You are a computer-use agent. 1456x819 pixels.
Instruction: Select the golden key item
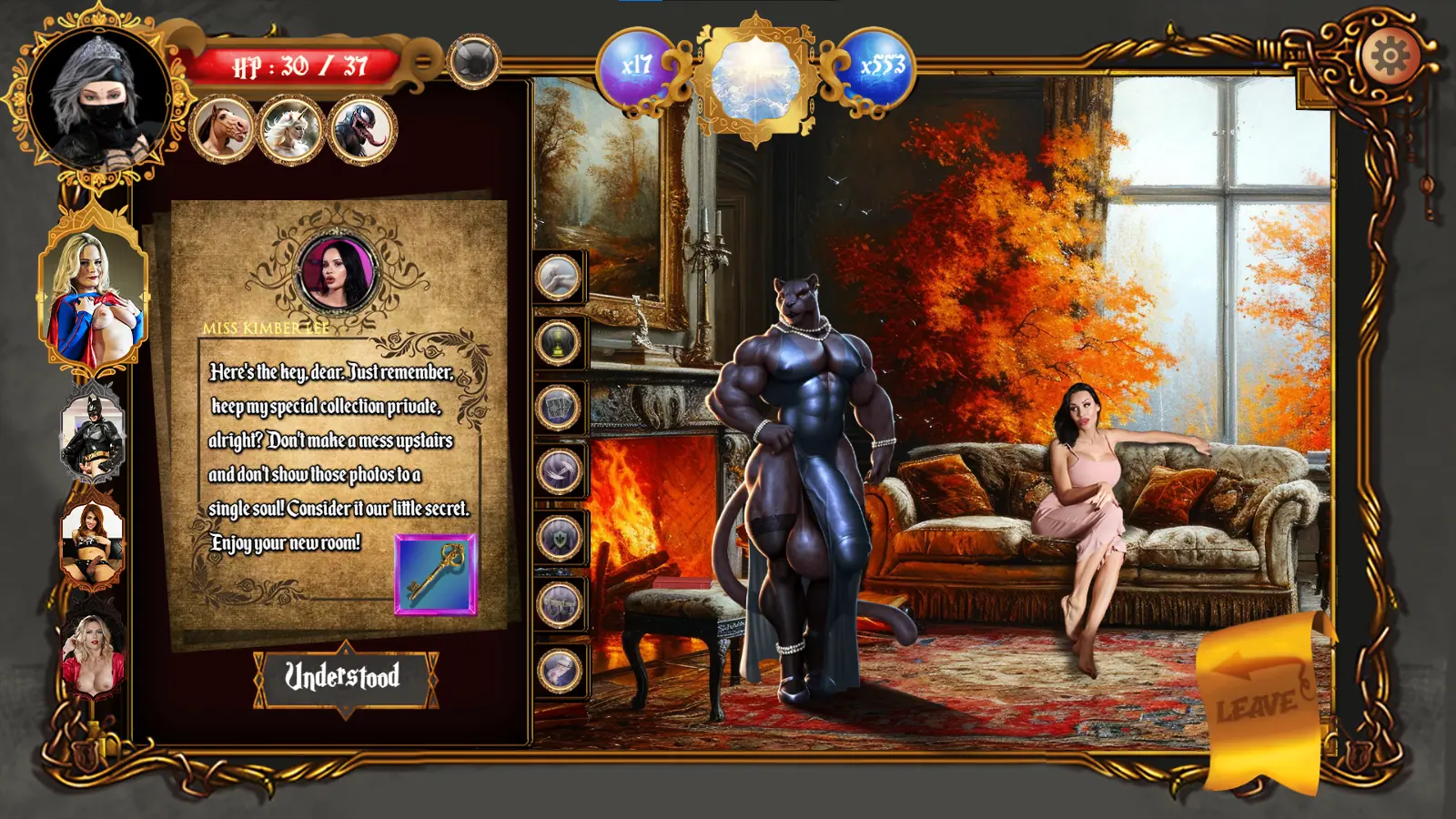[436, 574]
